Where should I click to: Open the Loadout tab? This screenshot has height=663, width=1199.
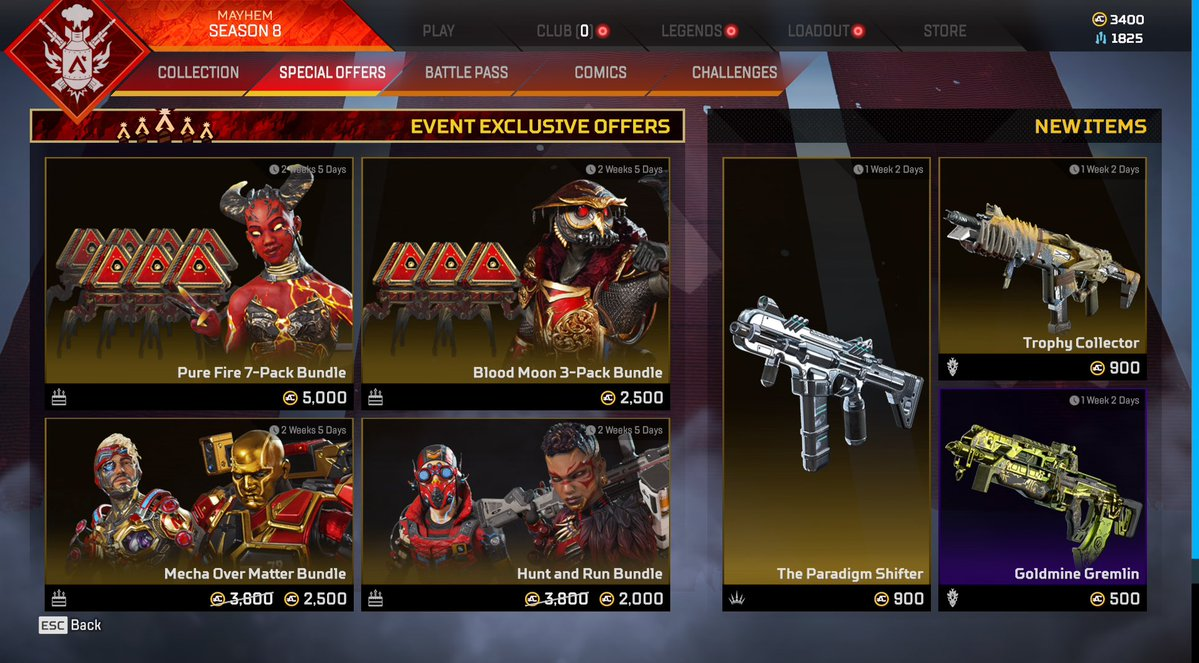(818, 31)
